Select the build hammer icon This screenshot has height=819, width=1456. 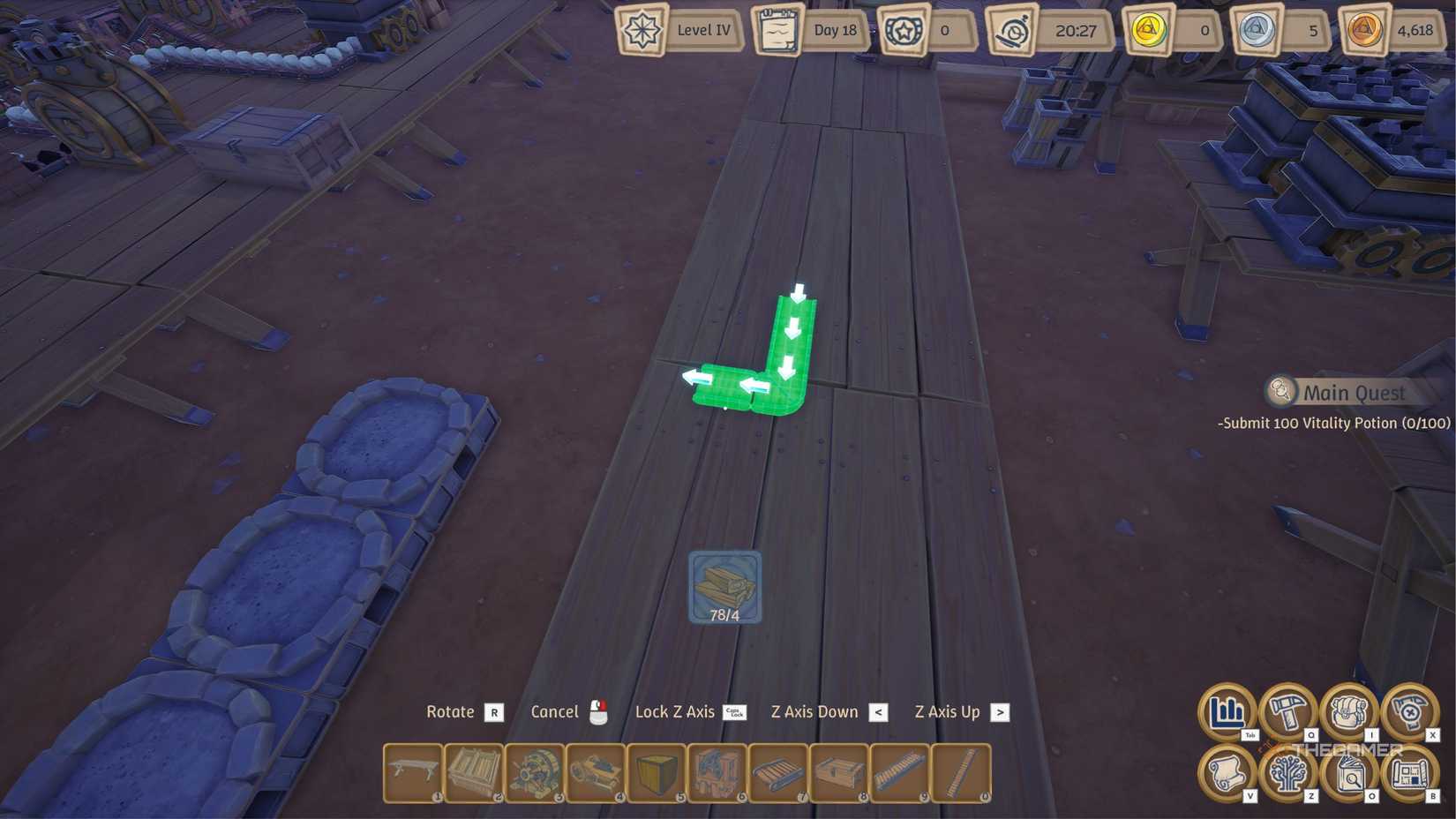point(1288,710)
